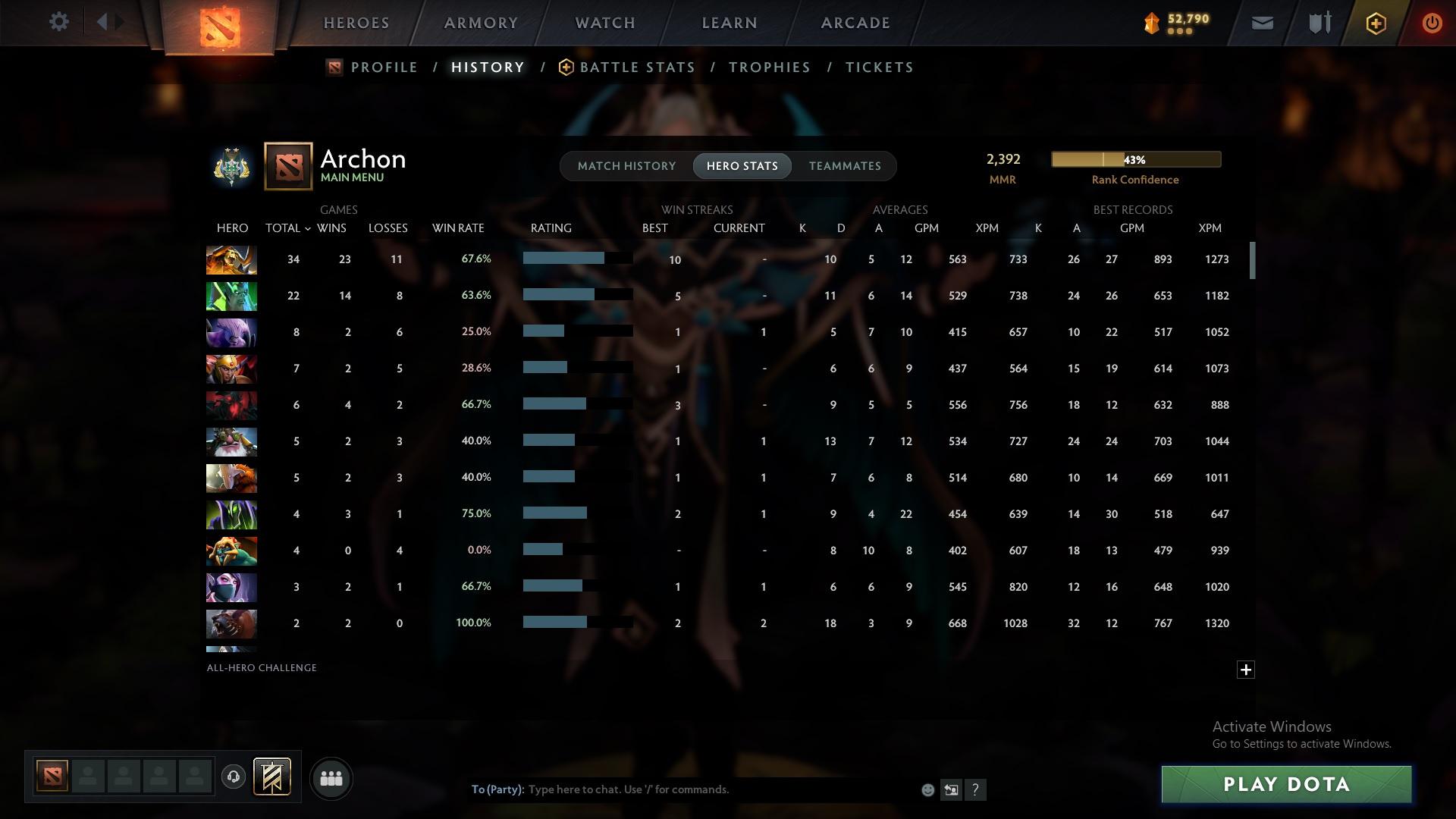Click the power logout icon top right
The image size is (1456, 819).
[x=1432, y=23]
